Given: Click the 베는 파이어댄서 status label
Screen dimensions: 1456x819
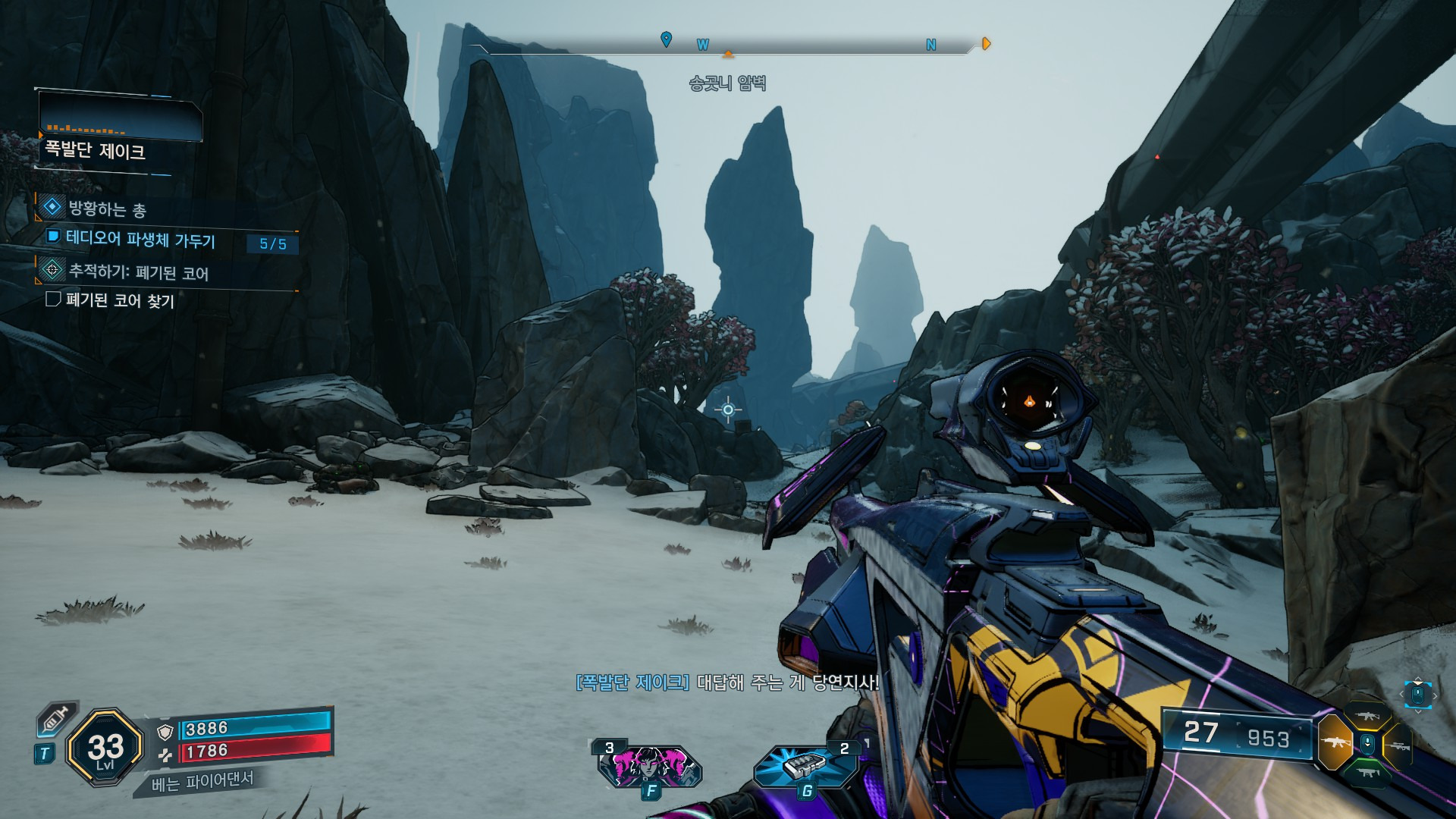Looking at the screenshot, I should [202, 781].
